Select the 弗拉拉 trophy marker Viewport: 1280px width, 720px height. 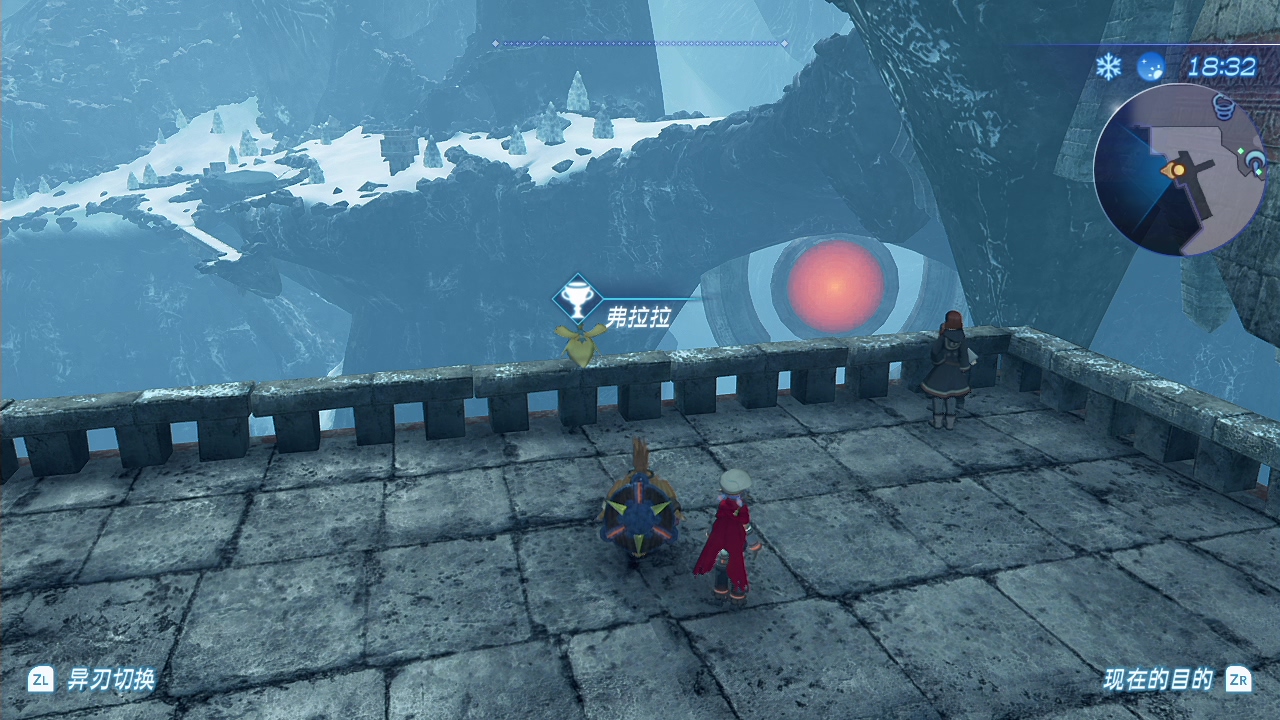[577, 298]
